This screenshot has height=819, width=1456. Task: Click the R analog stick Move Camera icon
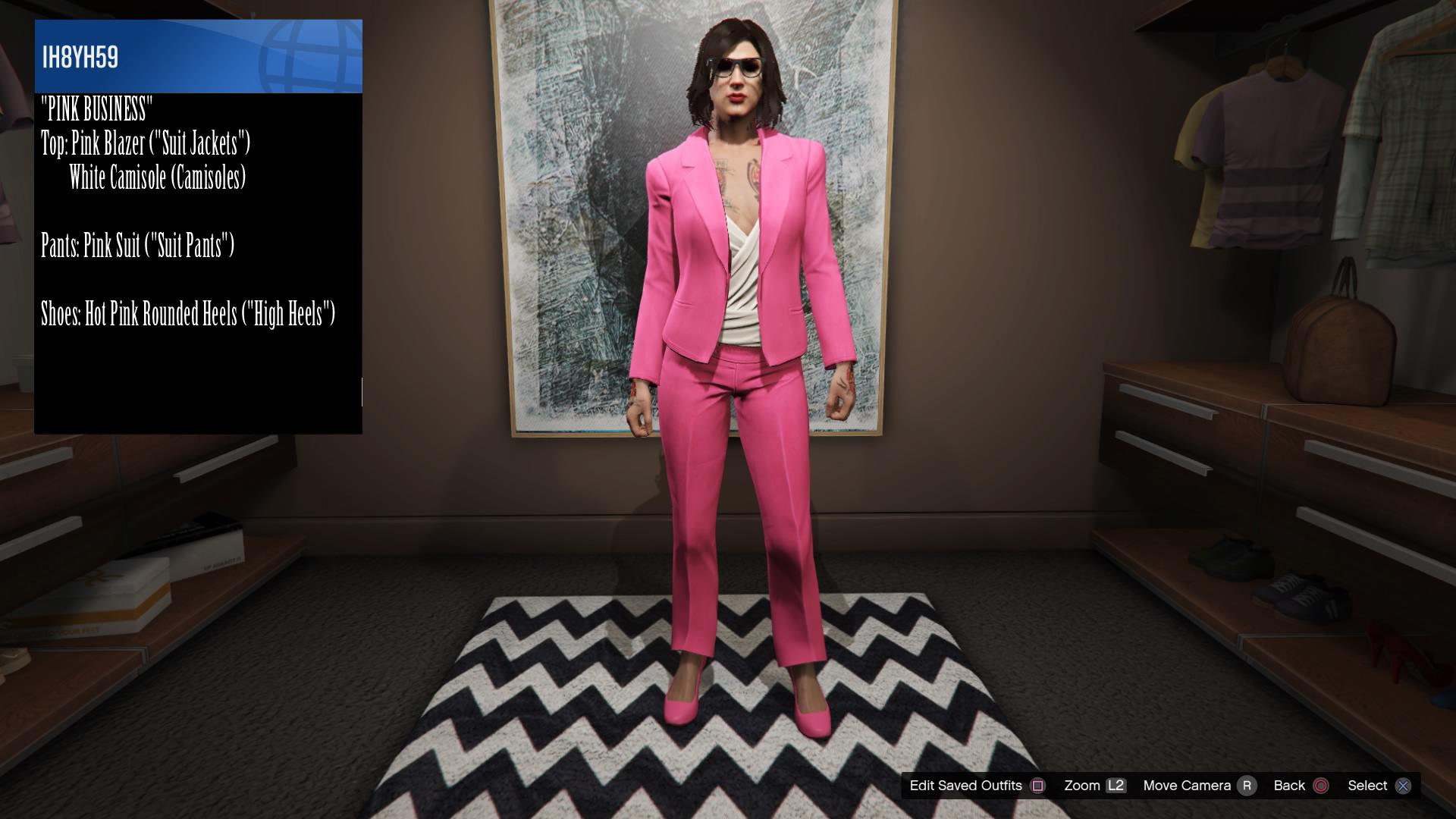[x=1247, y=786]
